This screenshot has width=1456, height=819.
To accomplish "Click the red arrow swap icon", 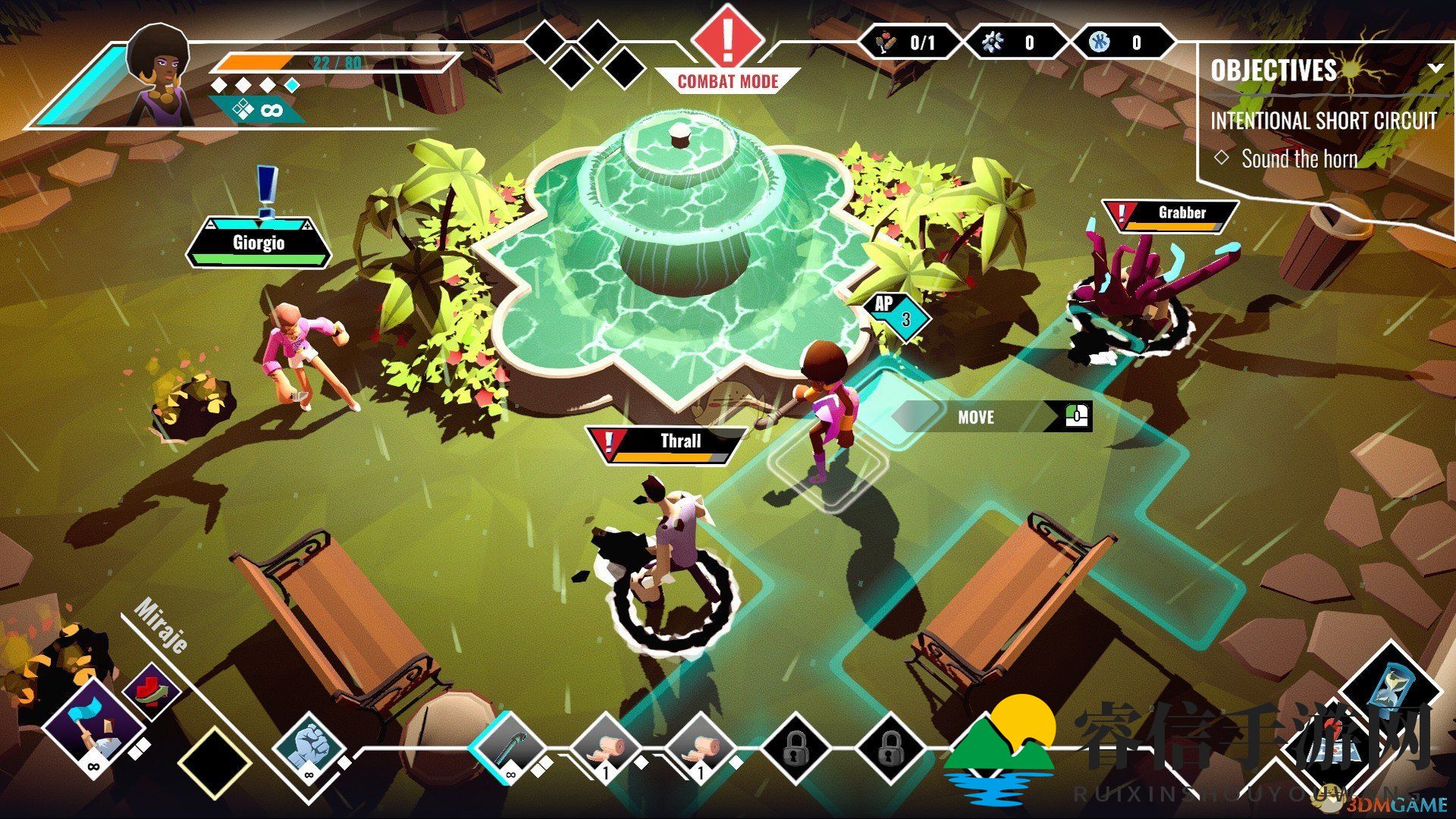I will [152, 691].
